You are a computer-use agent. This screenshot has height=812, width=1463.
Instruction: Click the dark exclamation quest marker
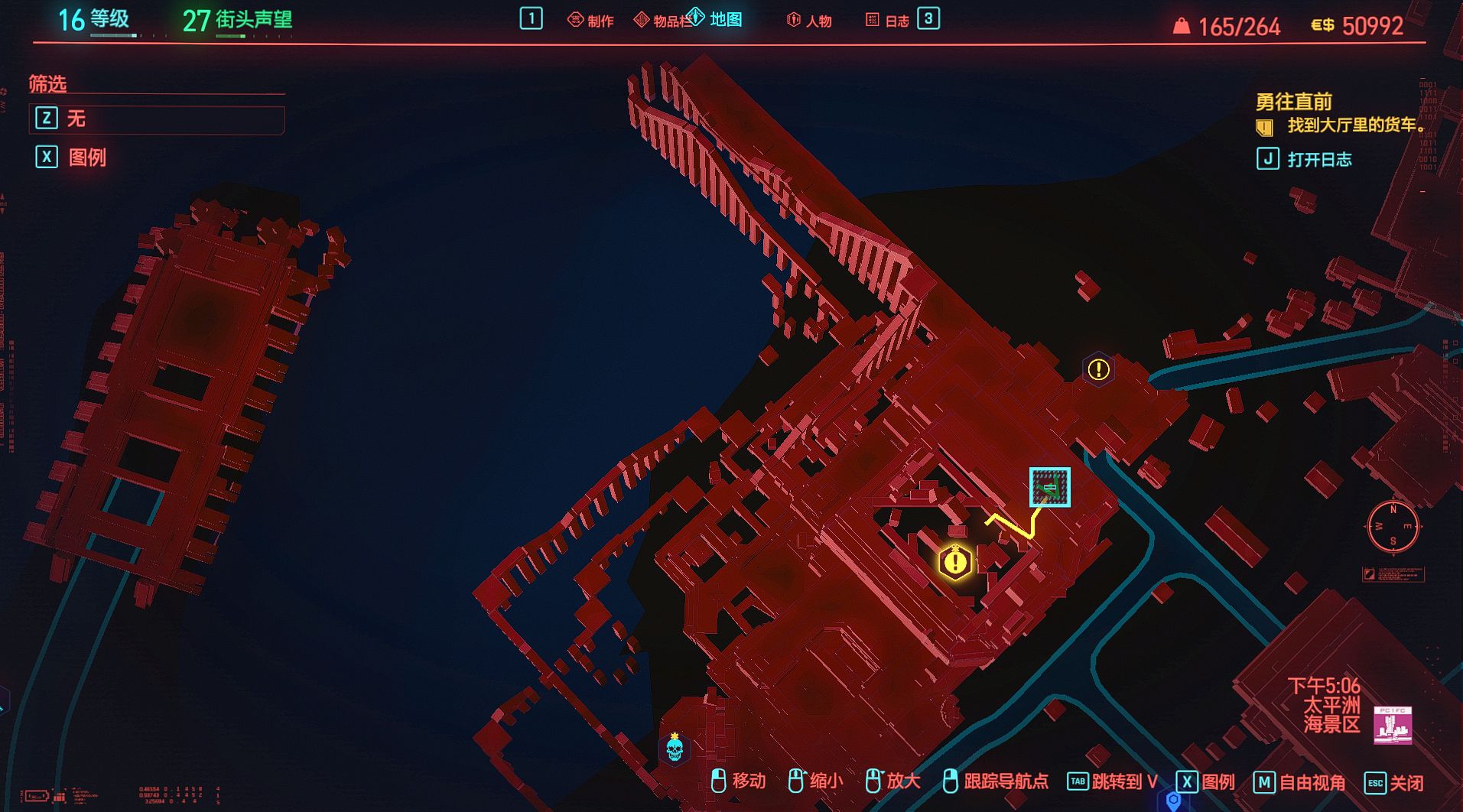click(1098, 370)
